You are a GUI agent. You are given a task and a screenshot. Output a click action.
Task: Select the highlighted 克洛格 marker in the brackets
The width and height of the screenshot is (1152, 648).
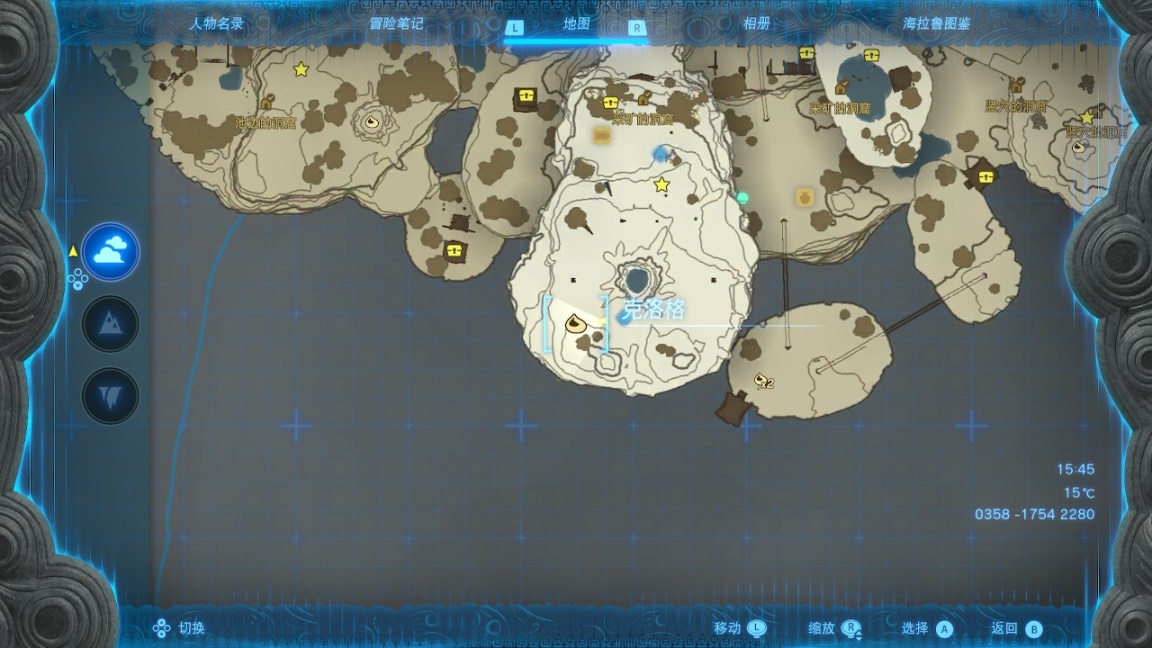point(575,323)
